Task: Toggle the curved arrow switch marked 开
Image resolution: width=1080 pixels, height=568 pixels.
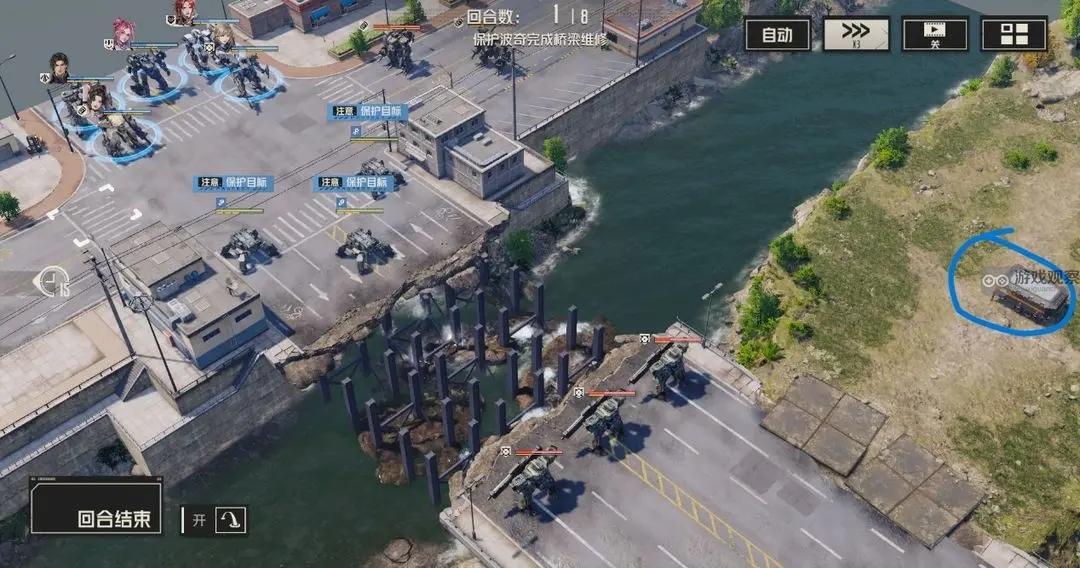Action: pos(230,520)
